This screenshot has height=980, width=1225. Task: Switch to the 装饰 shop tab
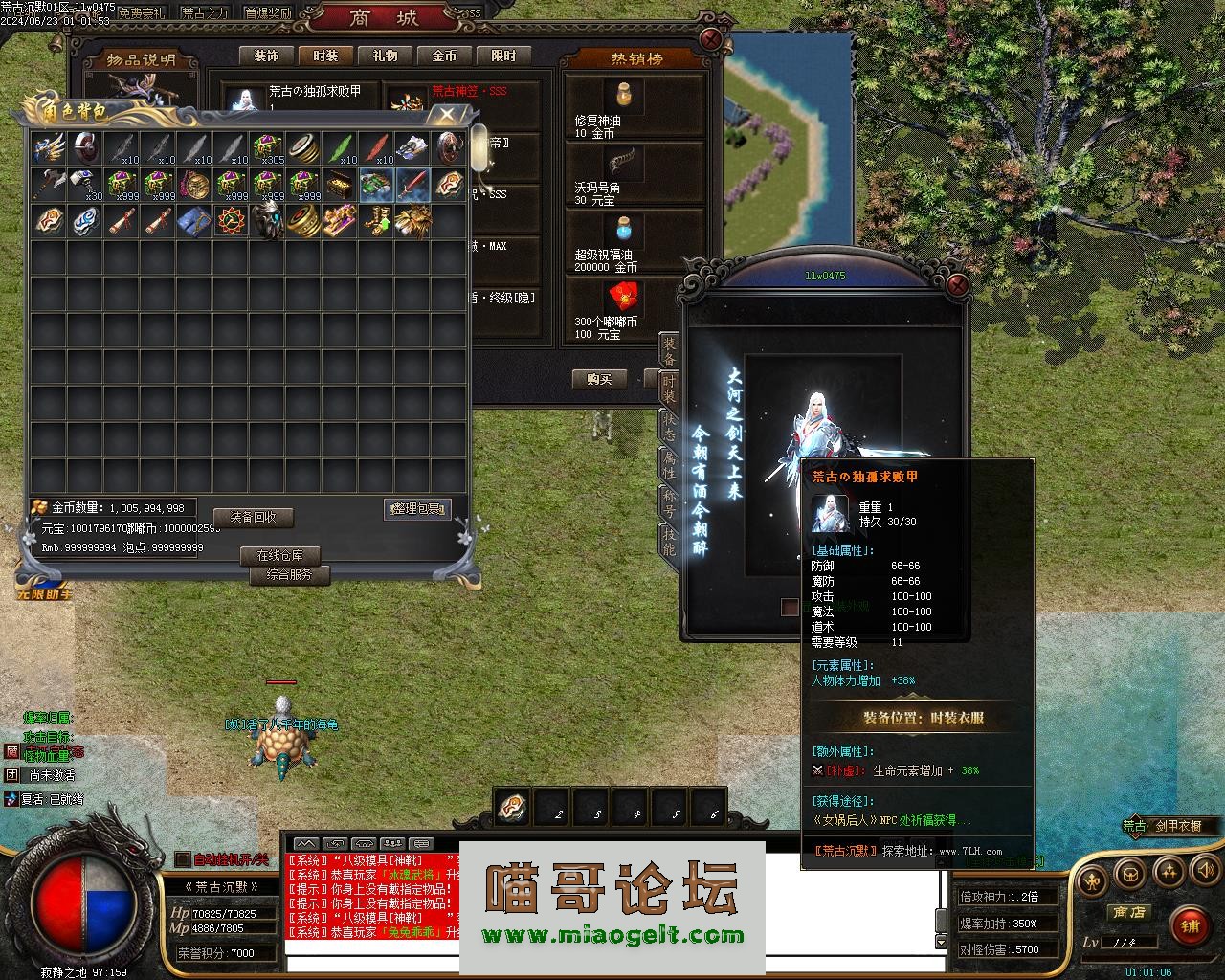pyautogui.click(x=266, y=56)
